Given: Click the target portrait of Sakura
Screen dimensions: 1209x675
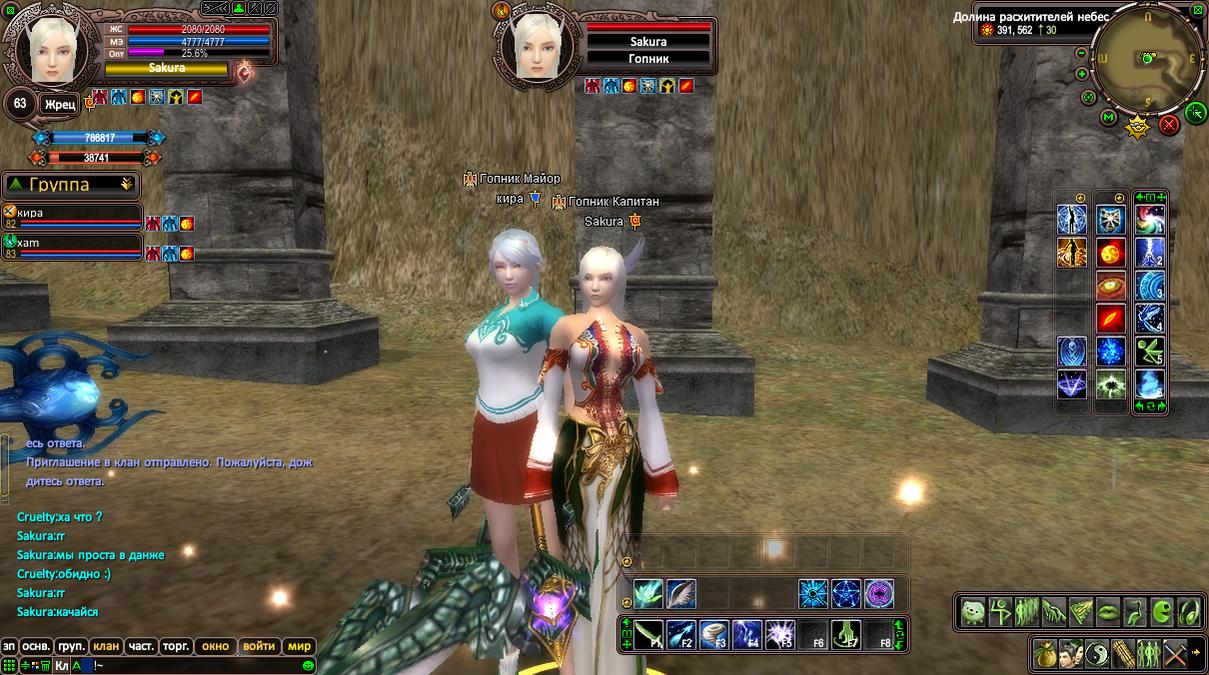Looking at the screenshot, I should [x=538, y=47].
